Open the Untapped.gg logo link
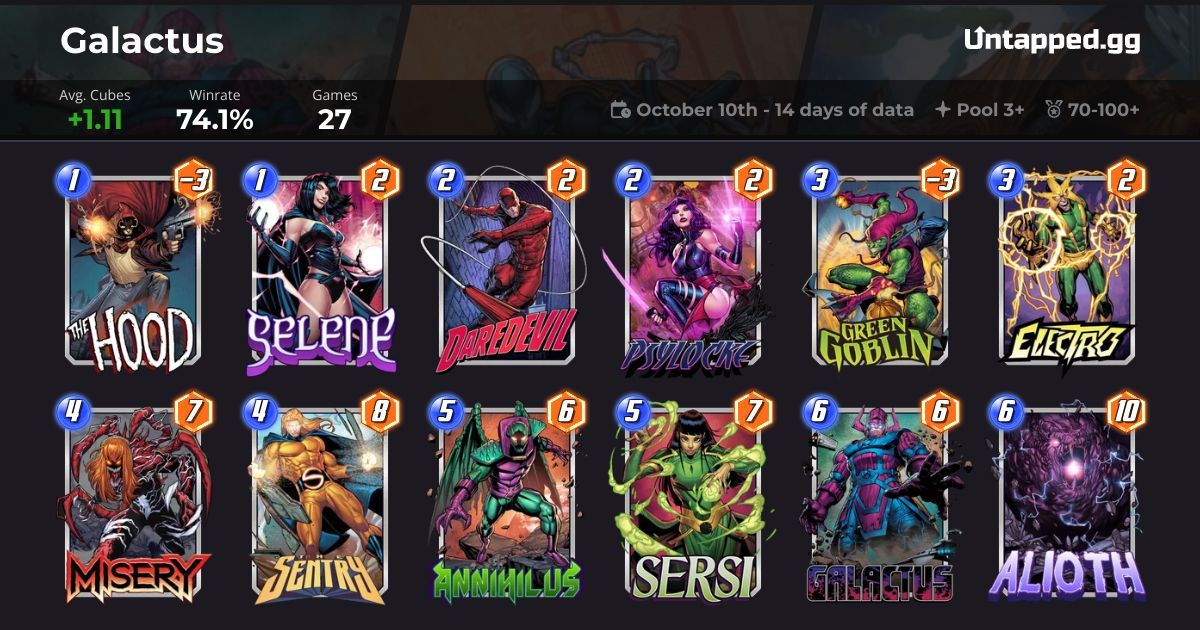This screenshot has width=1200, height=630. click(x=1052, y=40)
